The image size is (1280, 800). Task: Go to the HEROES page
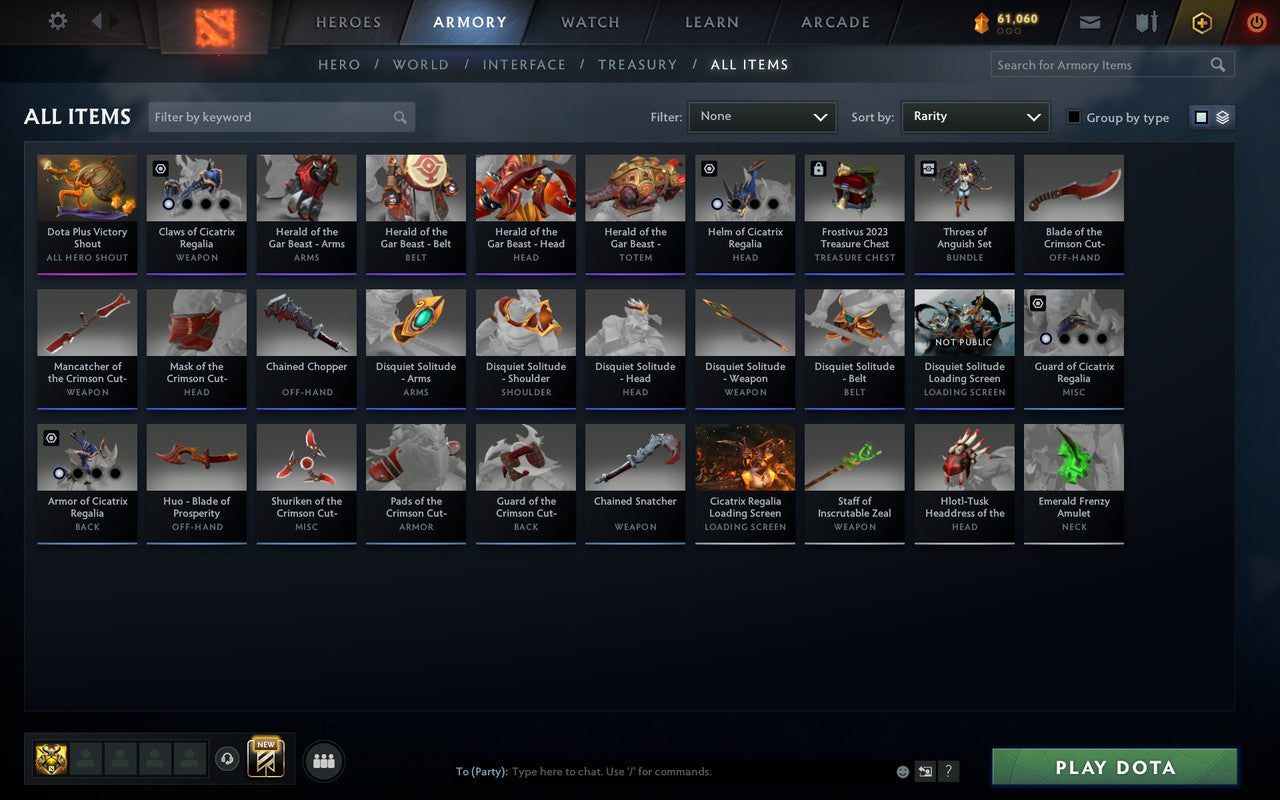(348, 21)
